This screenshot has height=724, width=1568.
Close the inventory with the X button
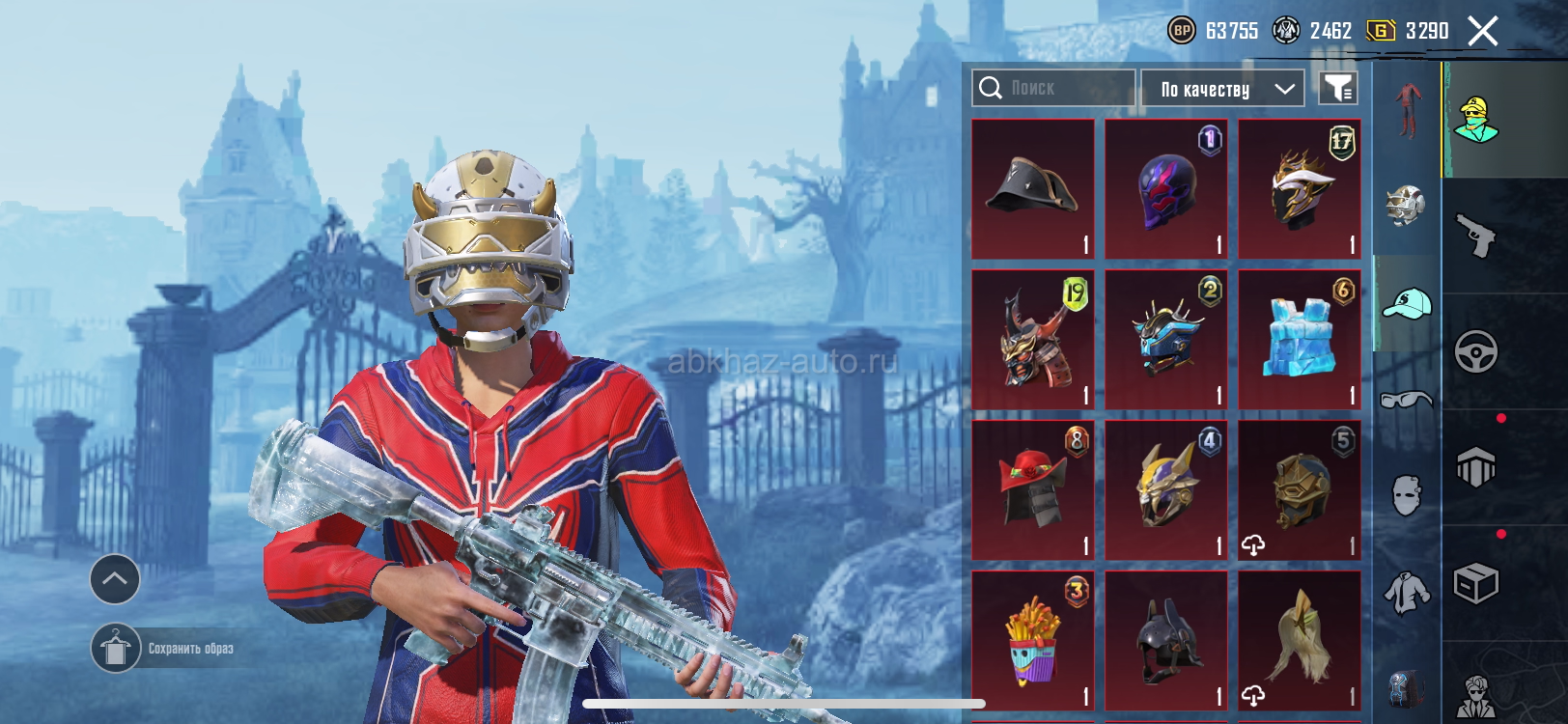click(1483, 31)
